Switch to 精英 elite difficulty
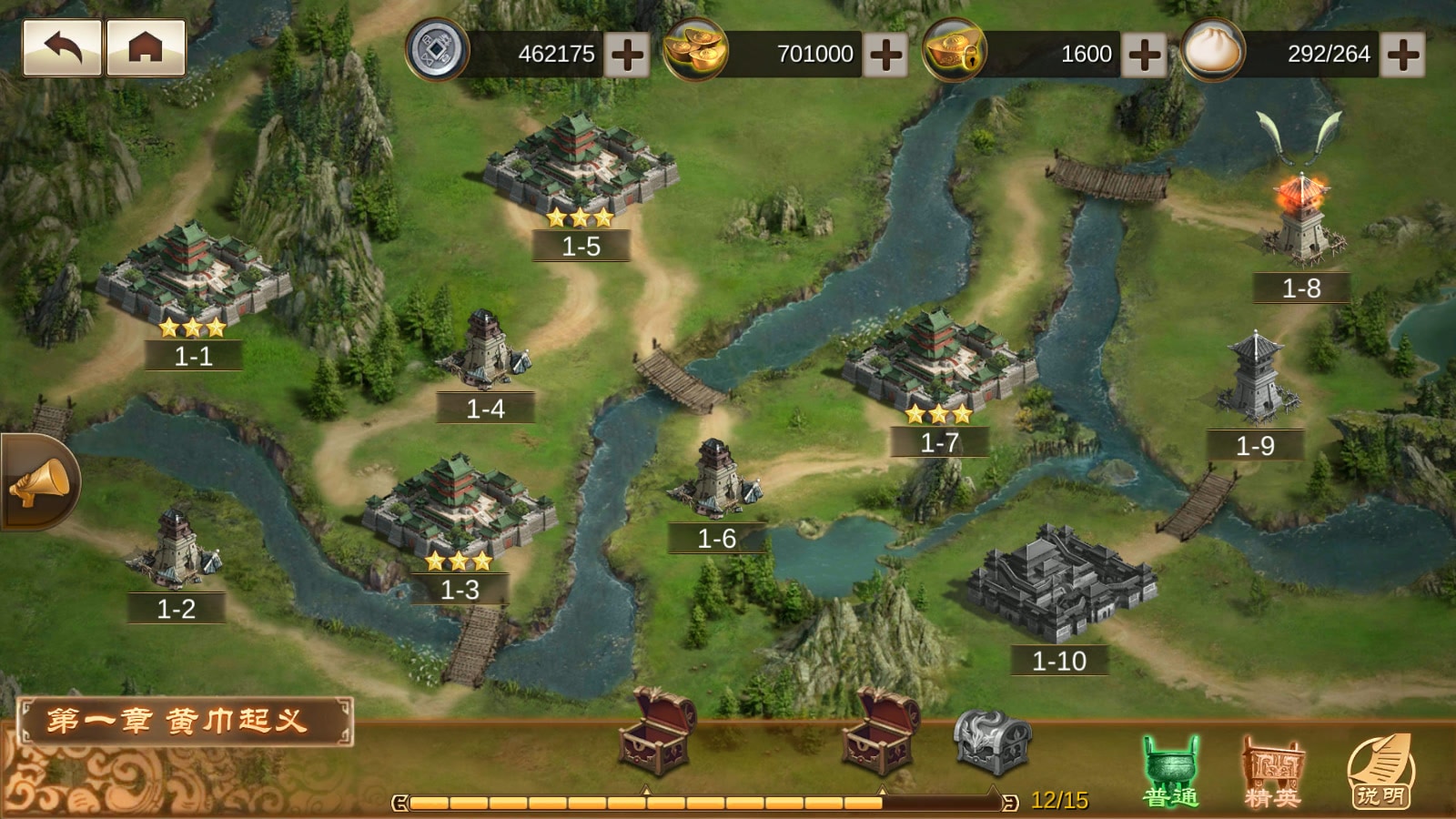 click(1272, 772)
